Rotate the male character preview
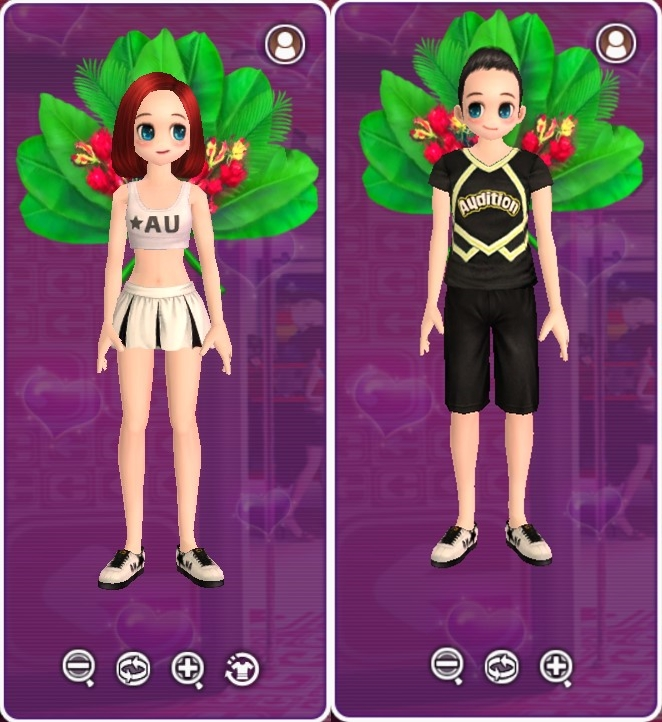The image size is (662, 722). tap(502, 665)
